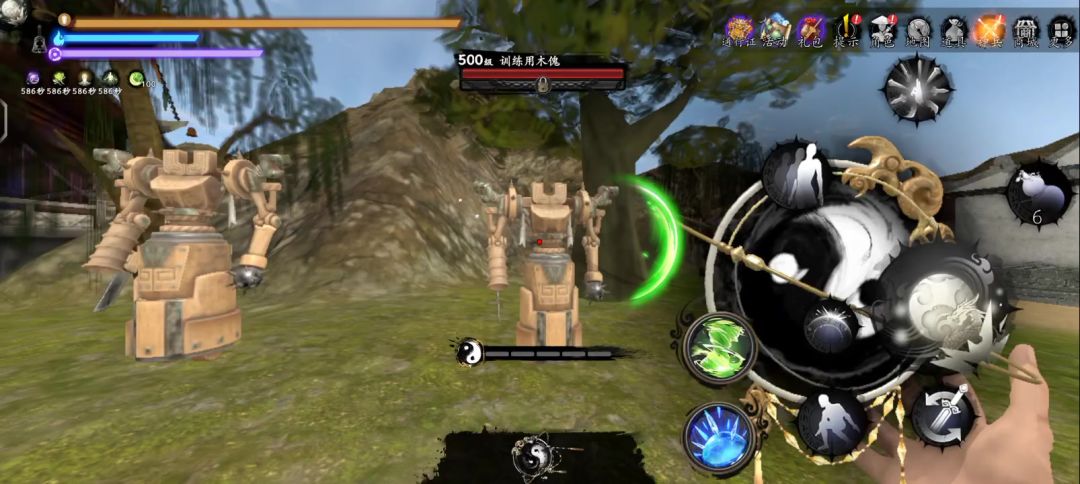Open the 神兵 crossed weapons menu

[990, 30]
